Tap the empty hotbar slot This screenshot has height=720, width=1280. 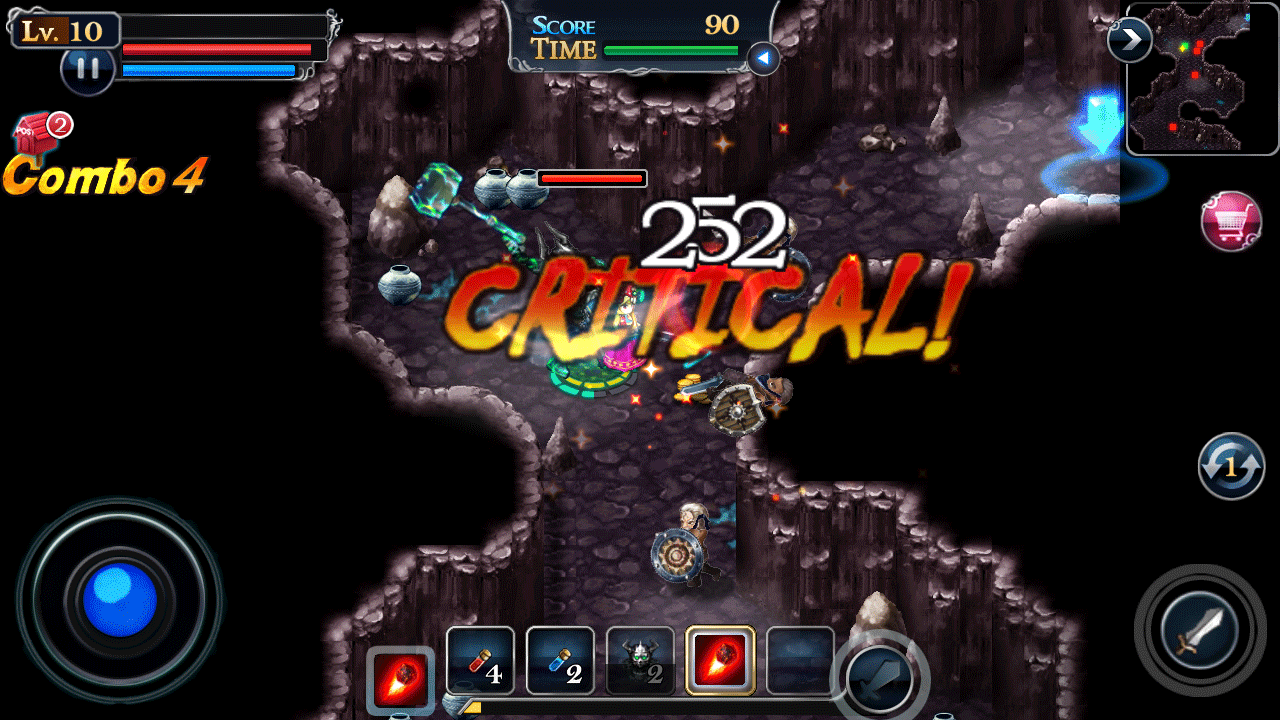[x=801, y=660]
